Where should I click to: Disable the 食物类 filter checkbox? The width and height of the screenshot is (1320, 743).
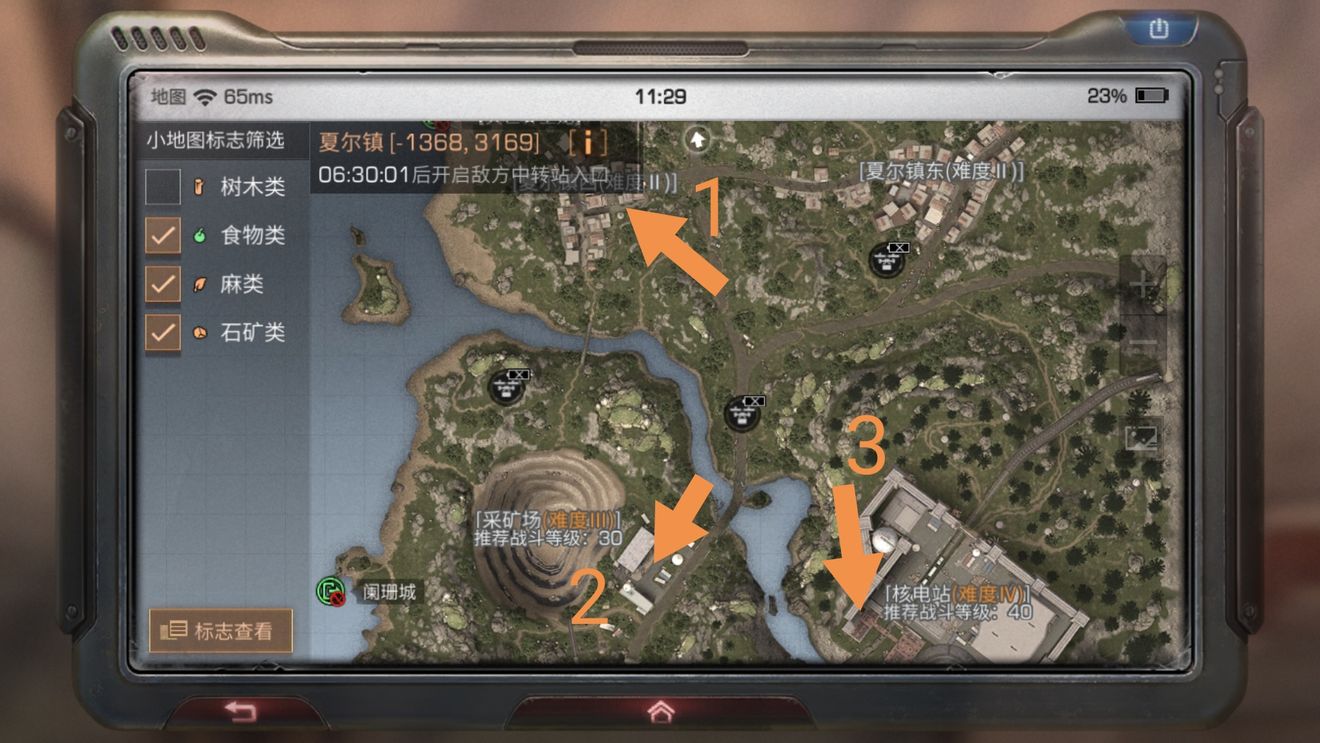163,238
